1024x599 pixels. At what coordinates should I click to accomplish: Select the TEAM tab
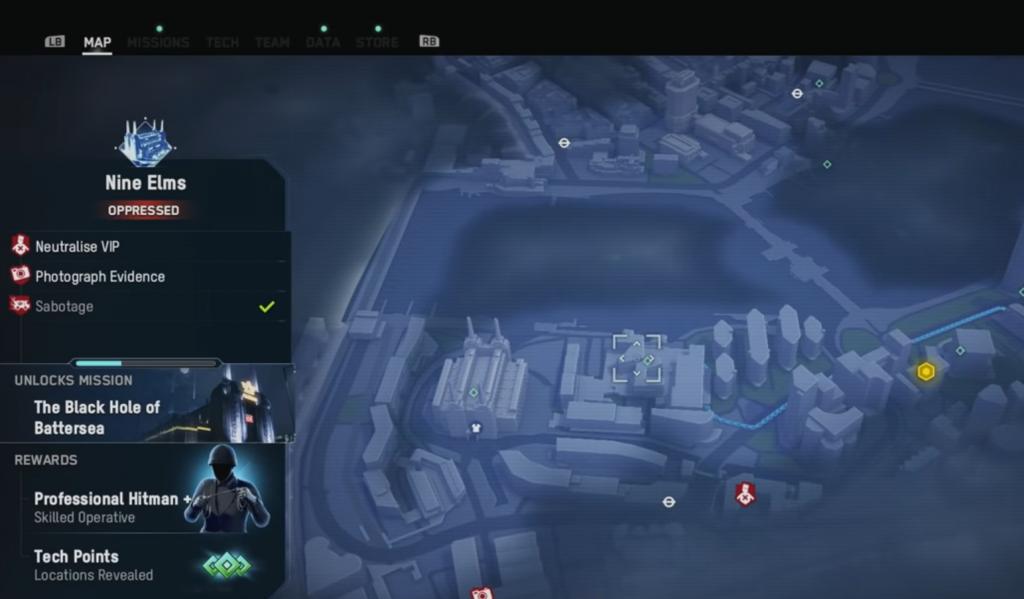tap(272, 42)
